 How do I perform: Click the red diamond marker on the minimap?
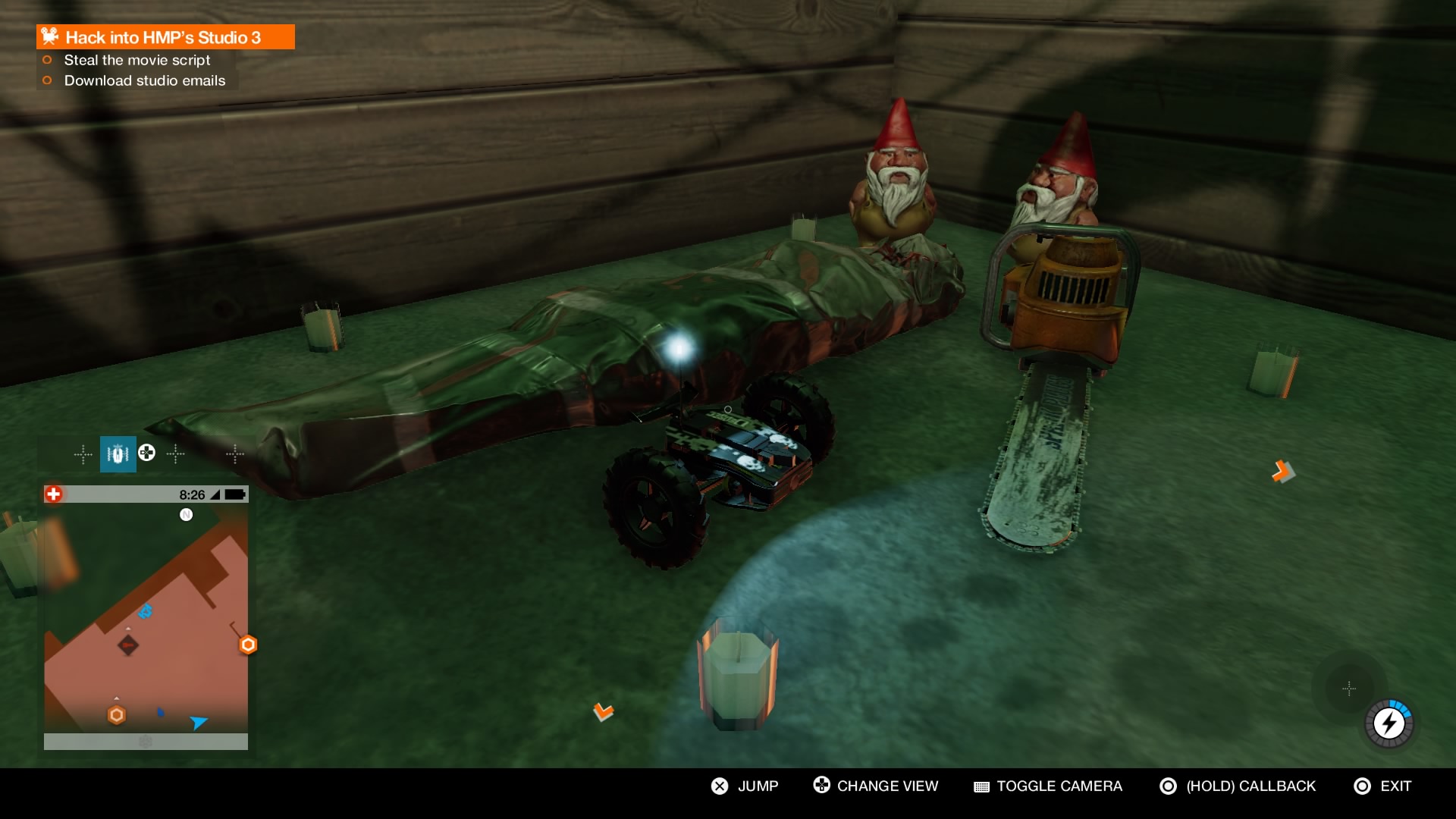(x=128, y=645)
